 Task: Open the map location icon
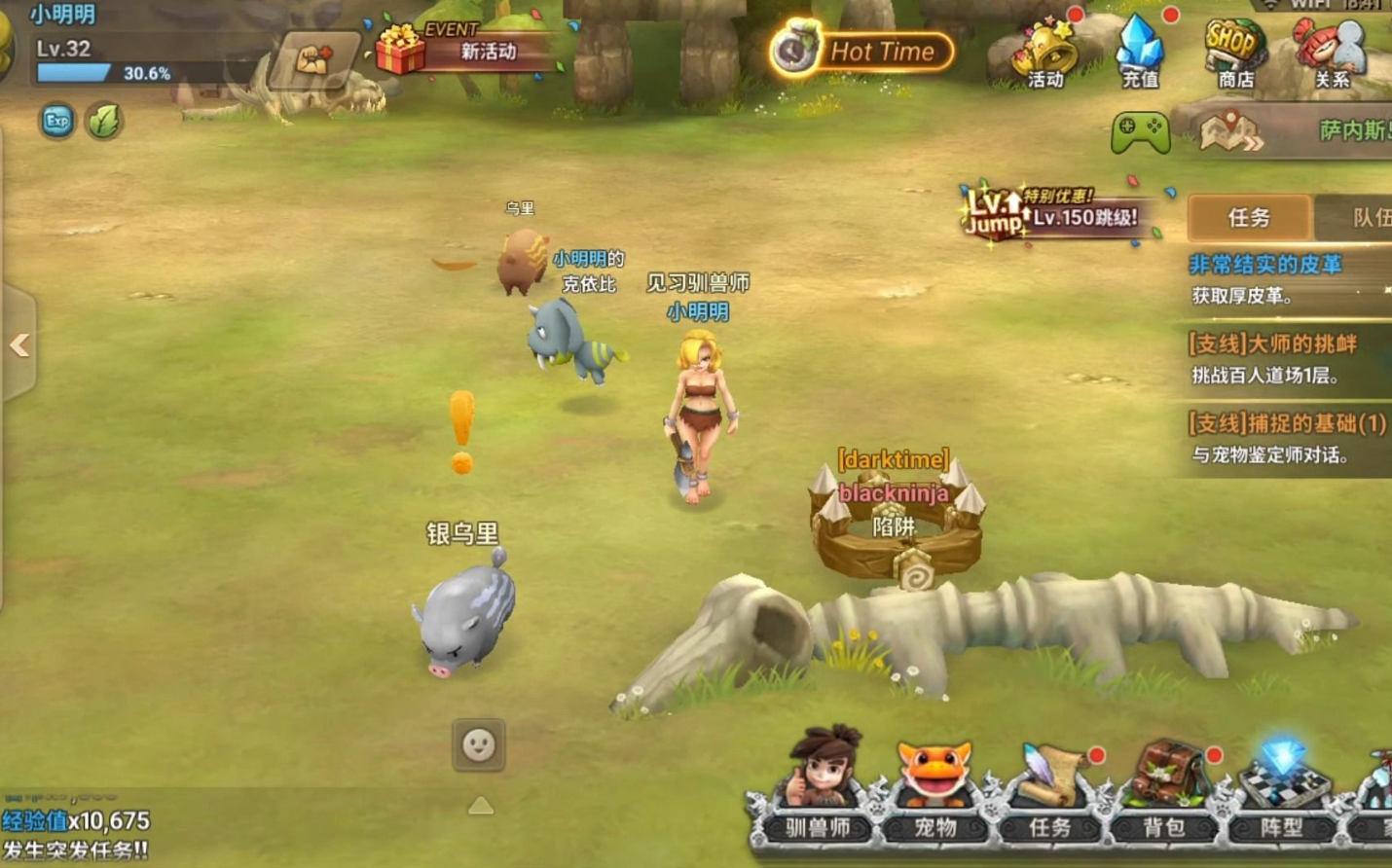click(1229, 132)
